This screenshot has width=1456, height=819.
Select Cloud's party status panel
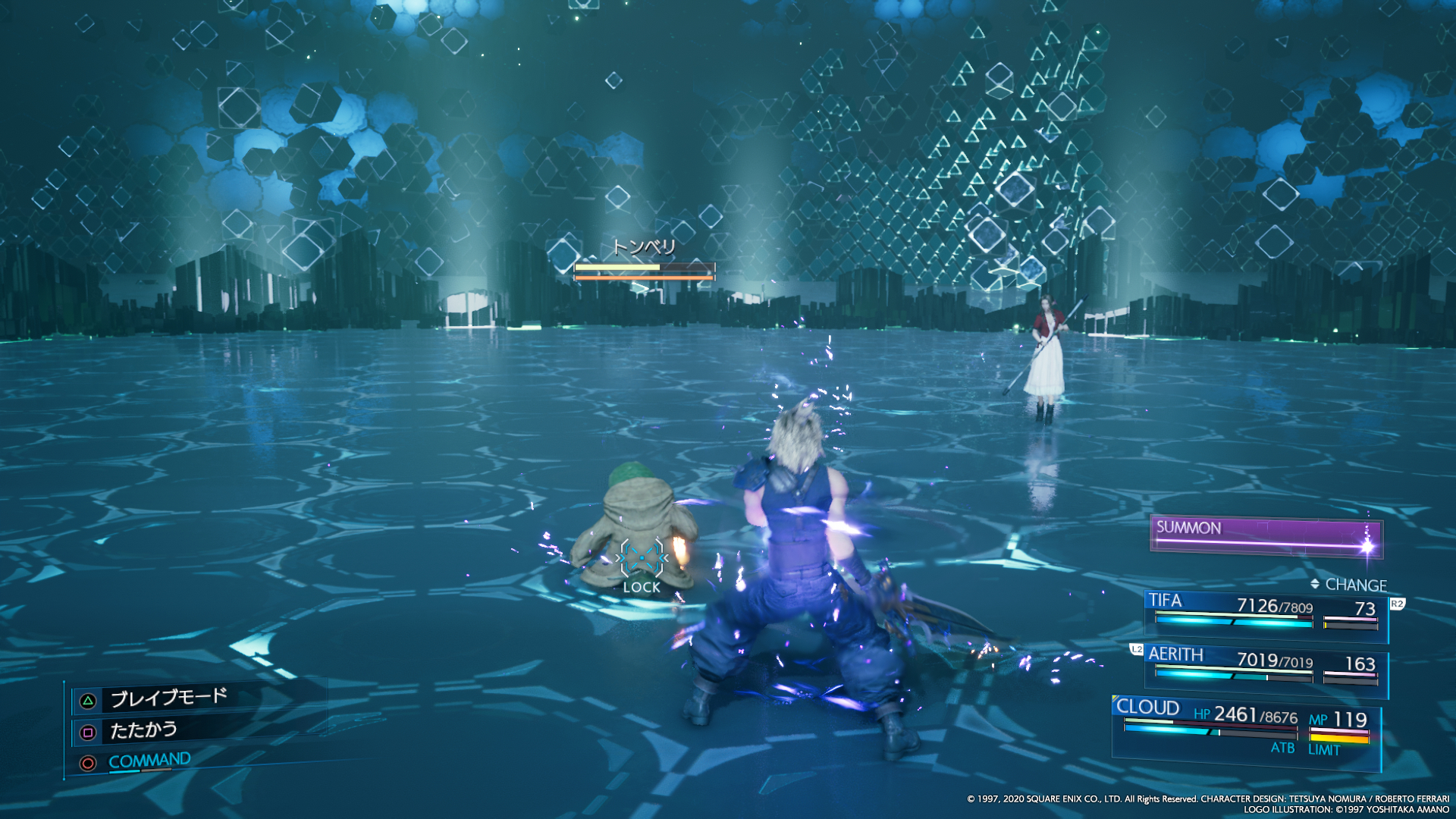[1245, 730]
